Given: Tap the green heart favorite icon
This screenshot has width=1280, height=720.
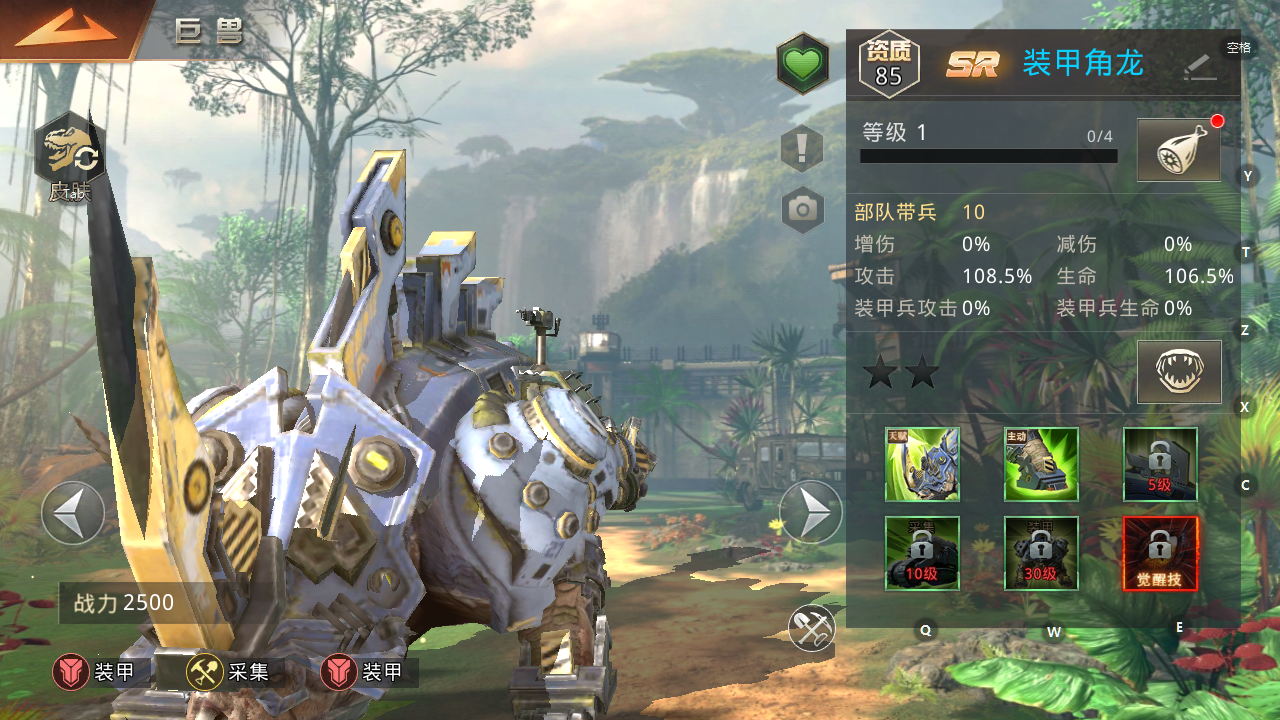Looking at the screenshot, I should coord(802,65).
